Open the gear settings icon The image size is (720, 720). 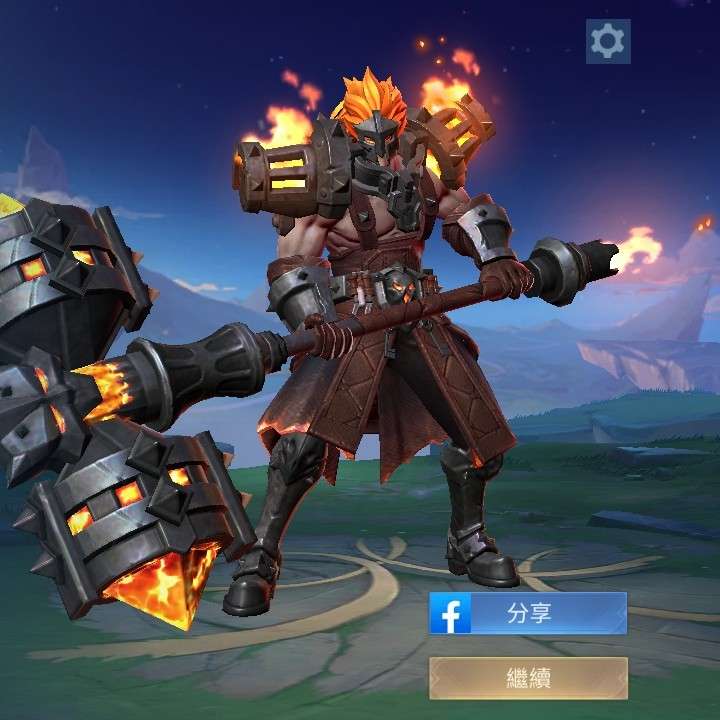click(608, 41)
